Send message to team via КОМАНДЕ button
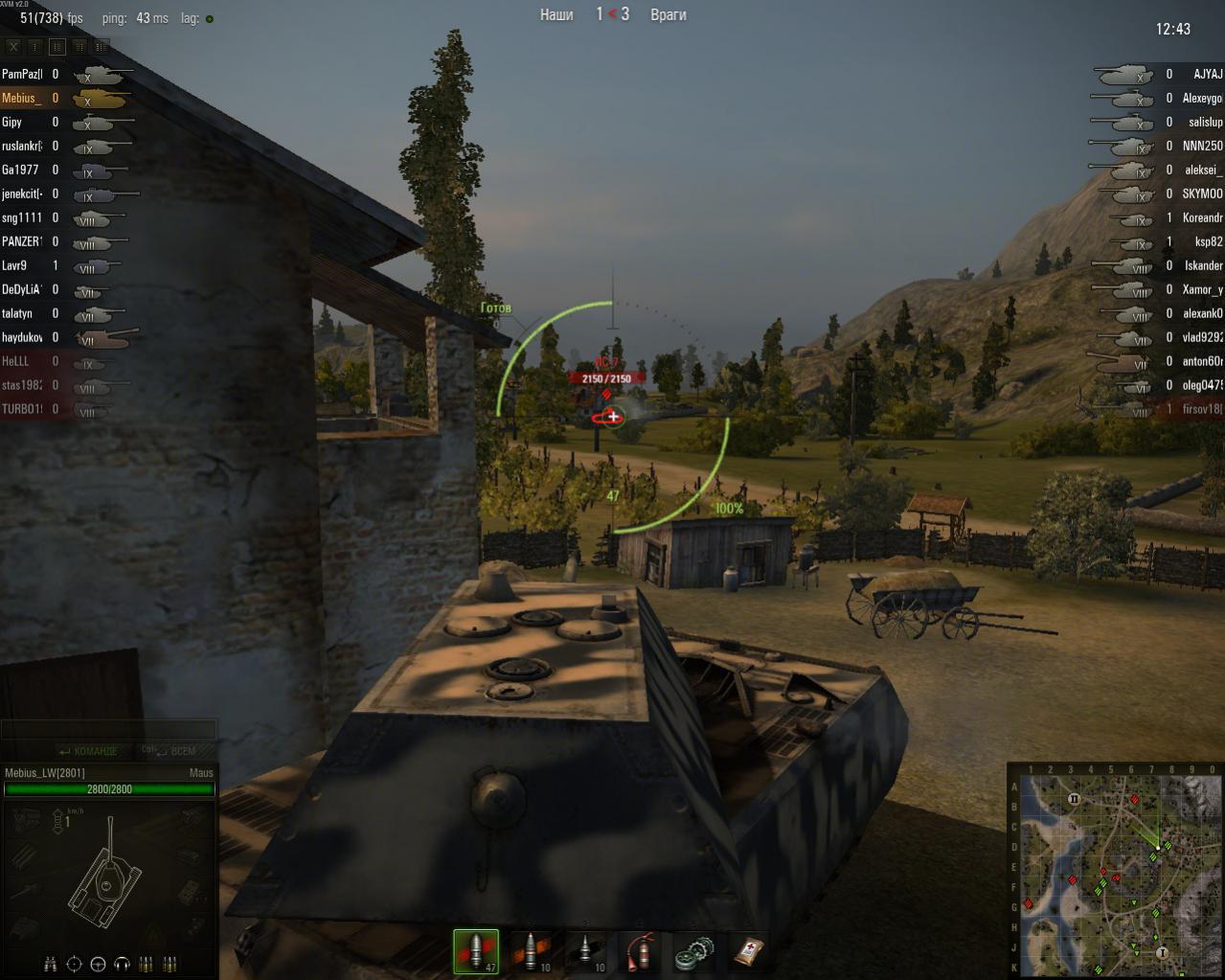 point(87,751)
